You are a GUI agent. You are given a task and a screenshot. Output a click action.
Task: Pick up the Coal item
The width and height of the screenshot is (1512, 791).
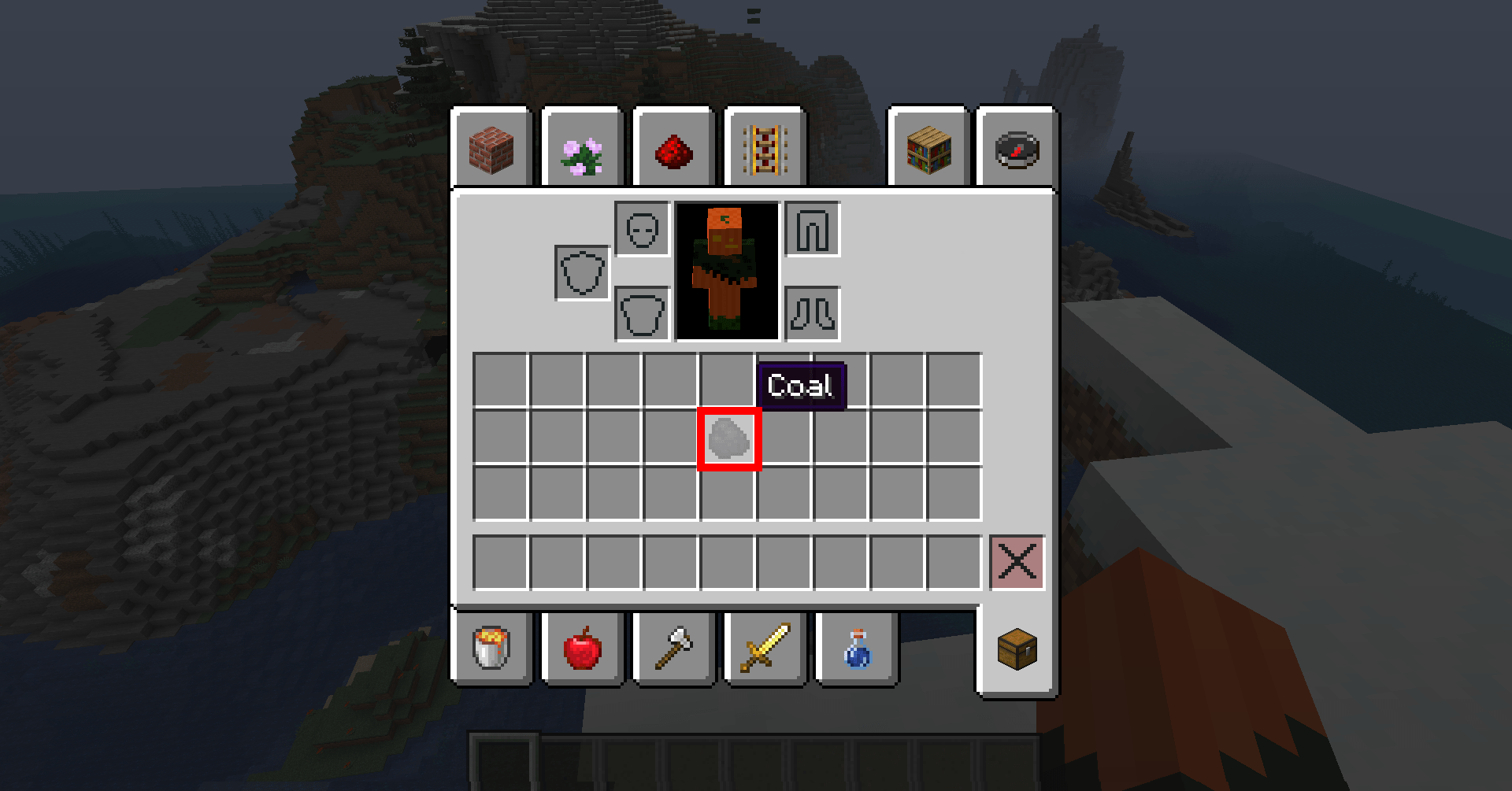728,439
